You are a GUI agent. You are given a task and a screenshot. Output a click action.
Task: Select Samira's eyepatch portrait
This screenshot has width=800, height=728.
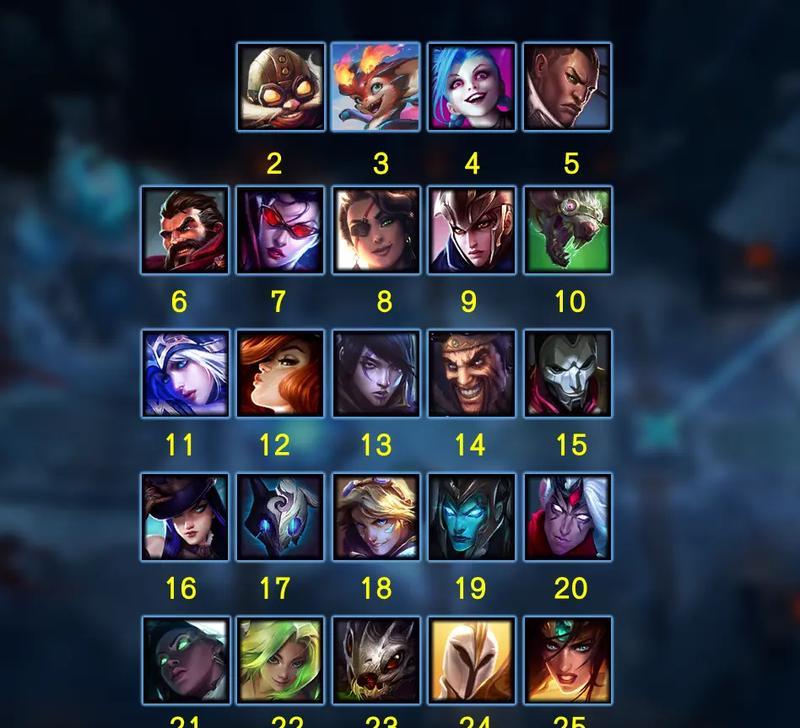coord(376,230)
